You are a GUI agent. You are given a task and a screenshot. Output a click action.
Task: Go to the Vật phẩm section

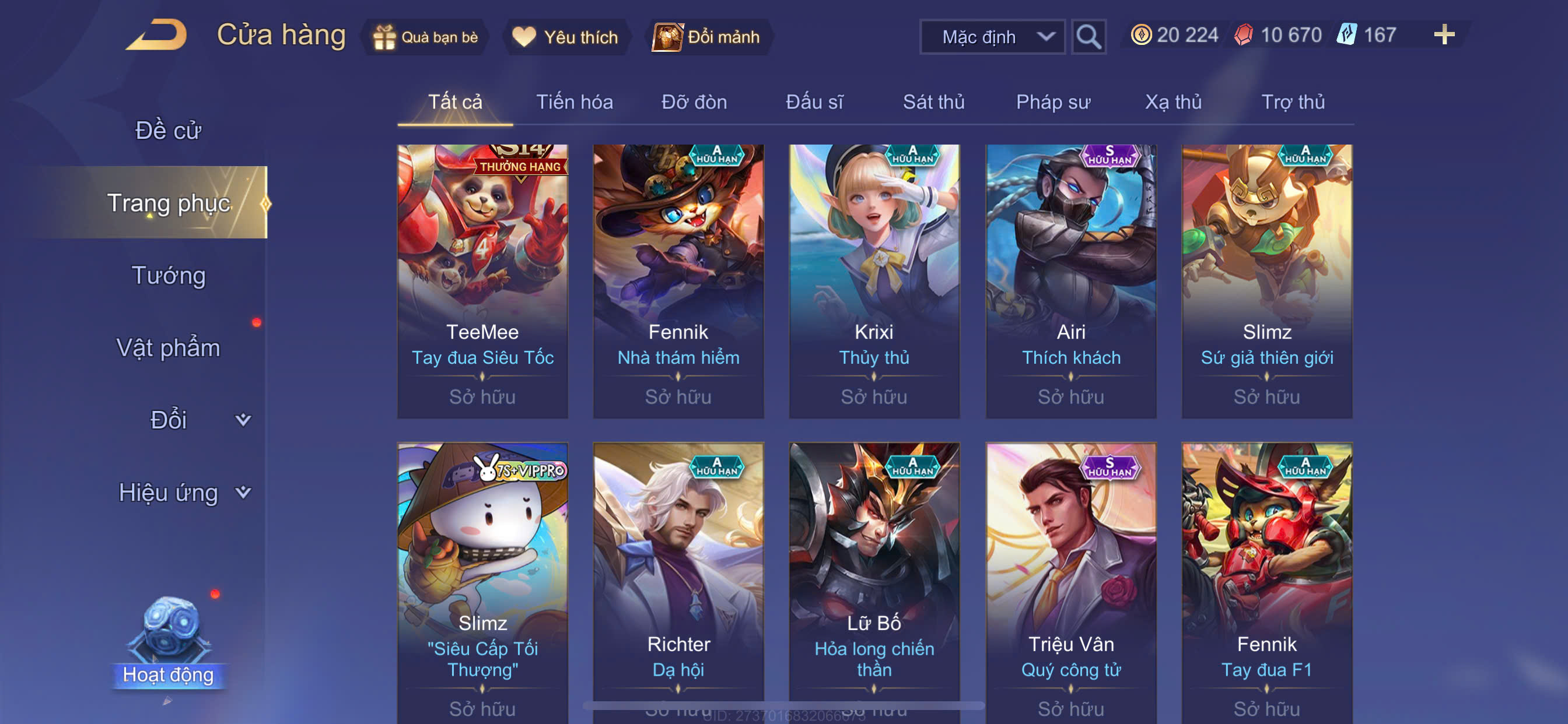pos(168,347)
